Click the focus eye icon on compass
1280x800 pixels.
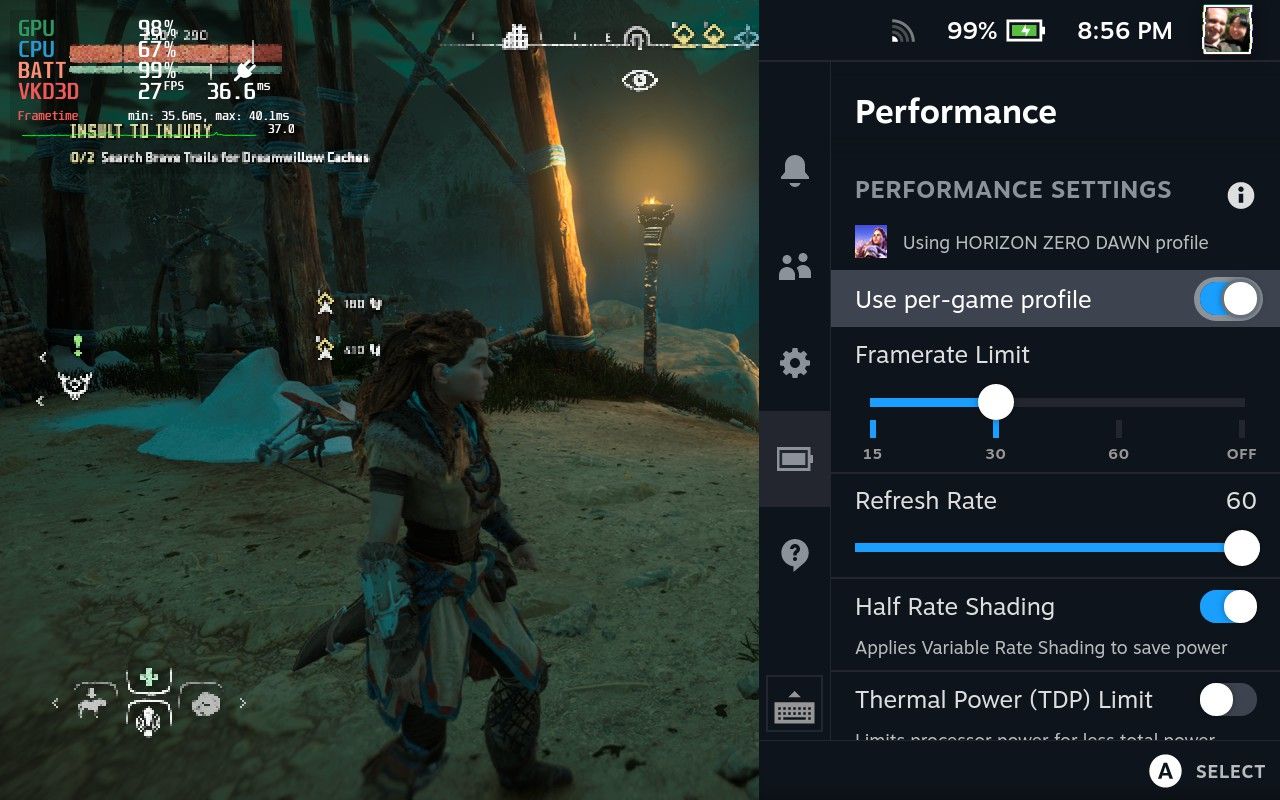[639, 80]
